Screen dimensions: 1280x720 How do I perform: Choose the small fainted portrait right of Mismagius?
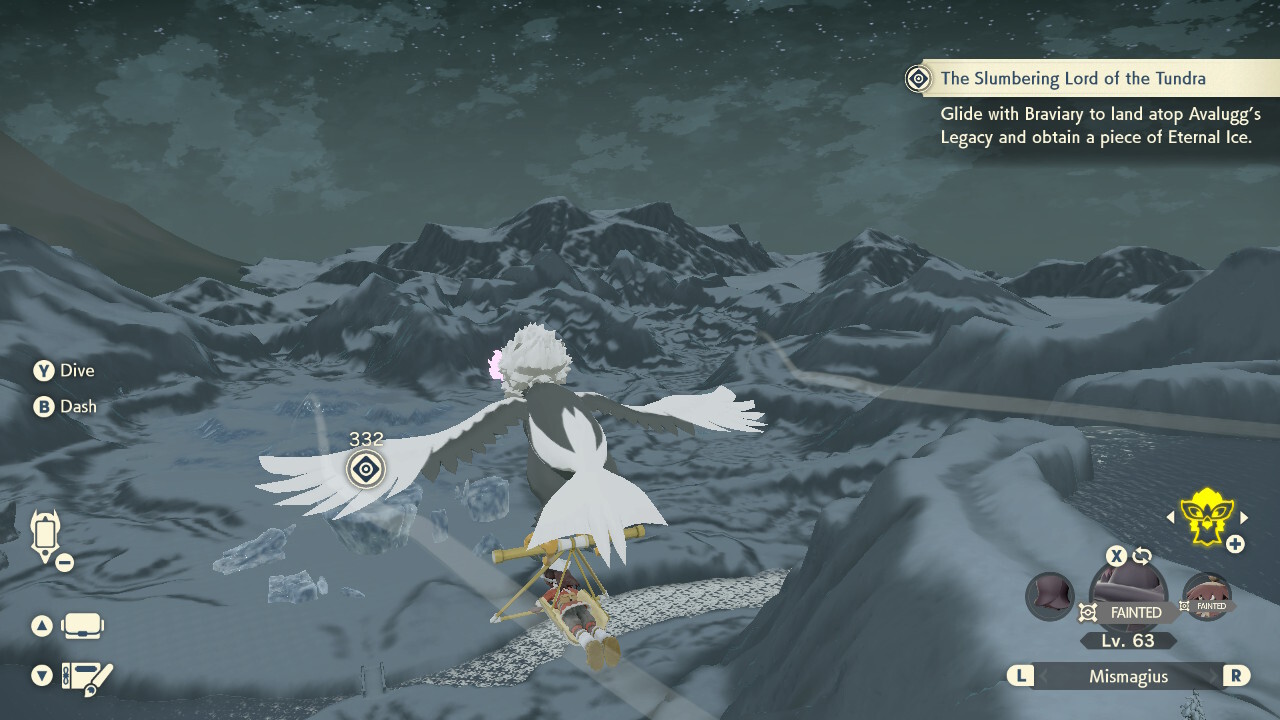[1206, 597]
